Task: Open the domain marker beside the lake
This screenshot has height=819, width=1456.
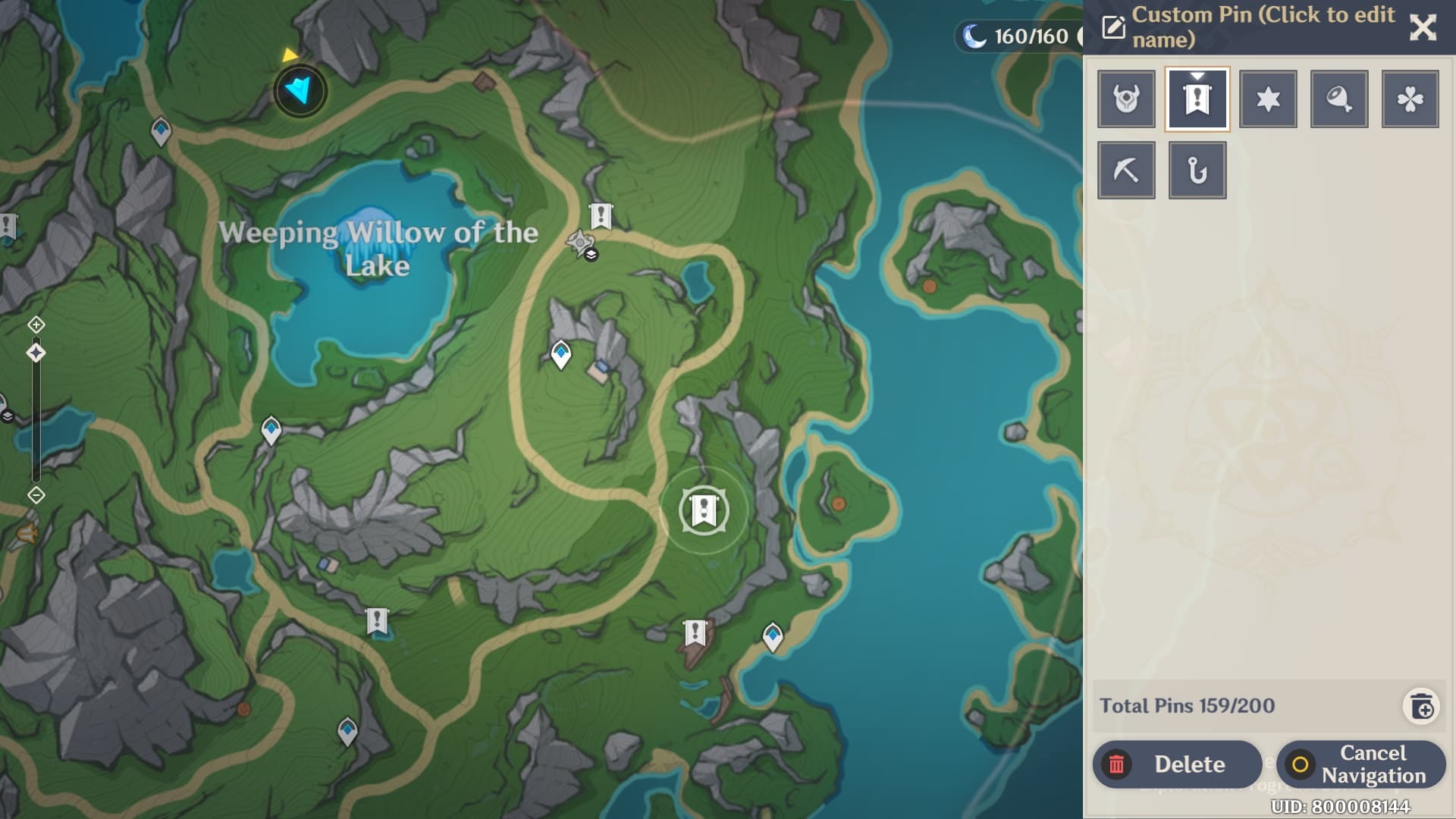Action: (x=581, y=244)
